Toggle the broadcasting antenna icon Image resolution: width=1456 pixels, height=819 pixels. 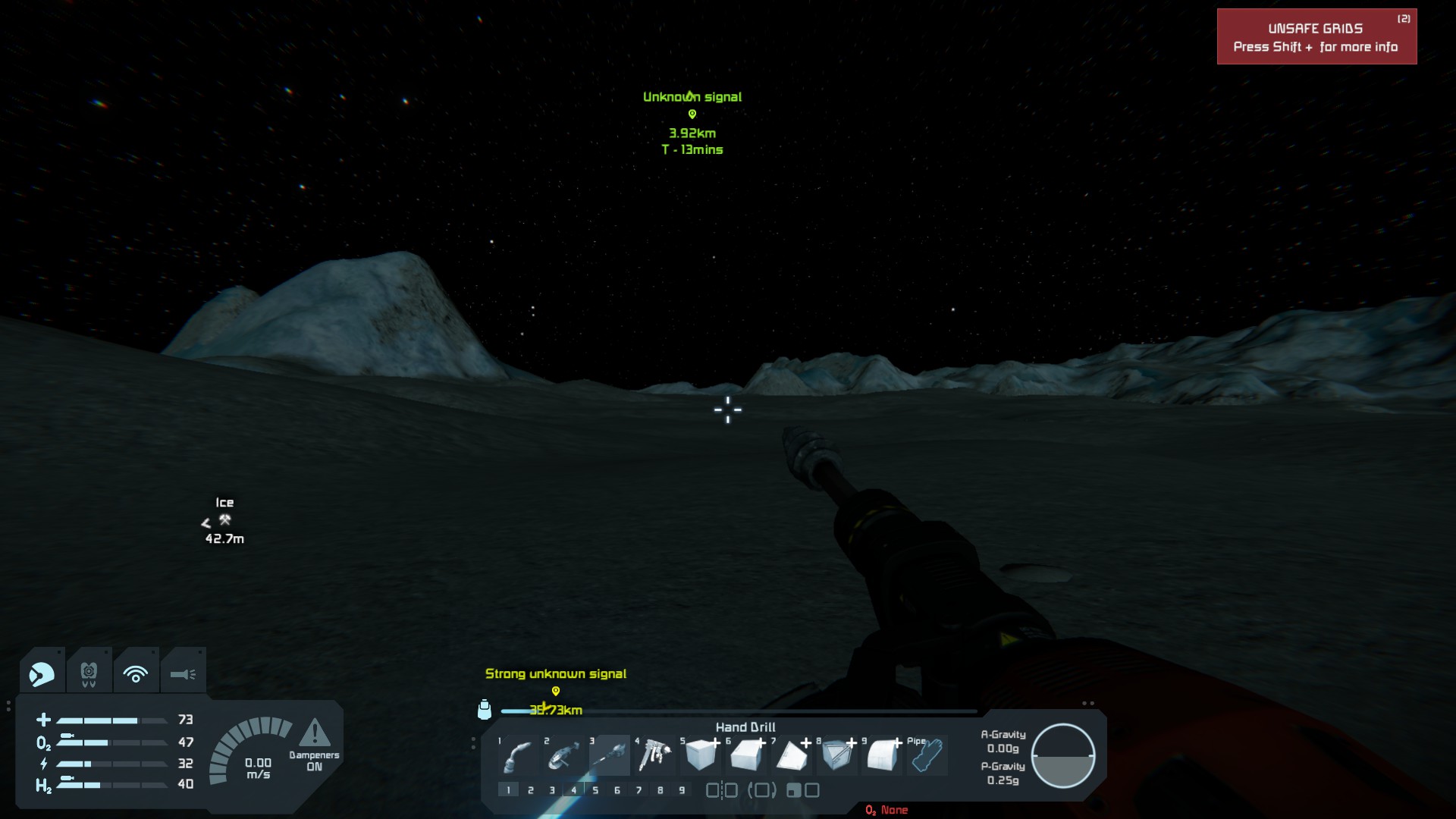(136, 673)
